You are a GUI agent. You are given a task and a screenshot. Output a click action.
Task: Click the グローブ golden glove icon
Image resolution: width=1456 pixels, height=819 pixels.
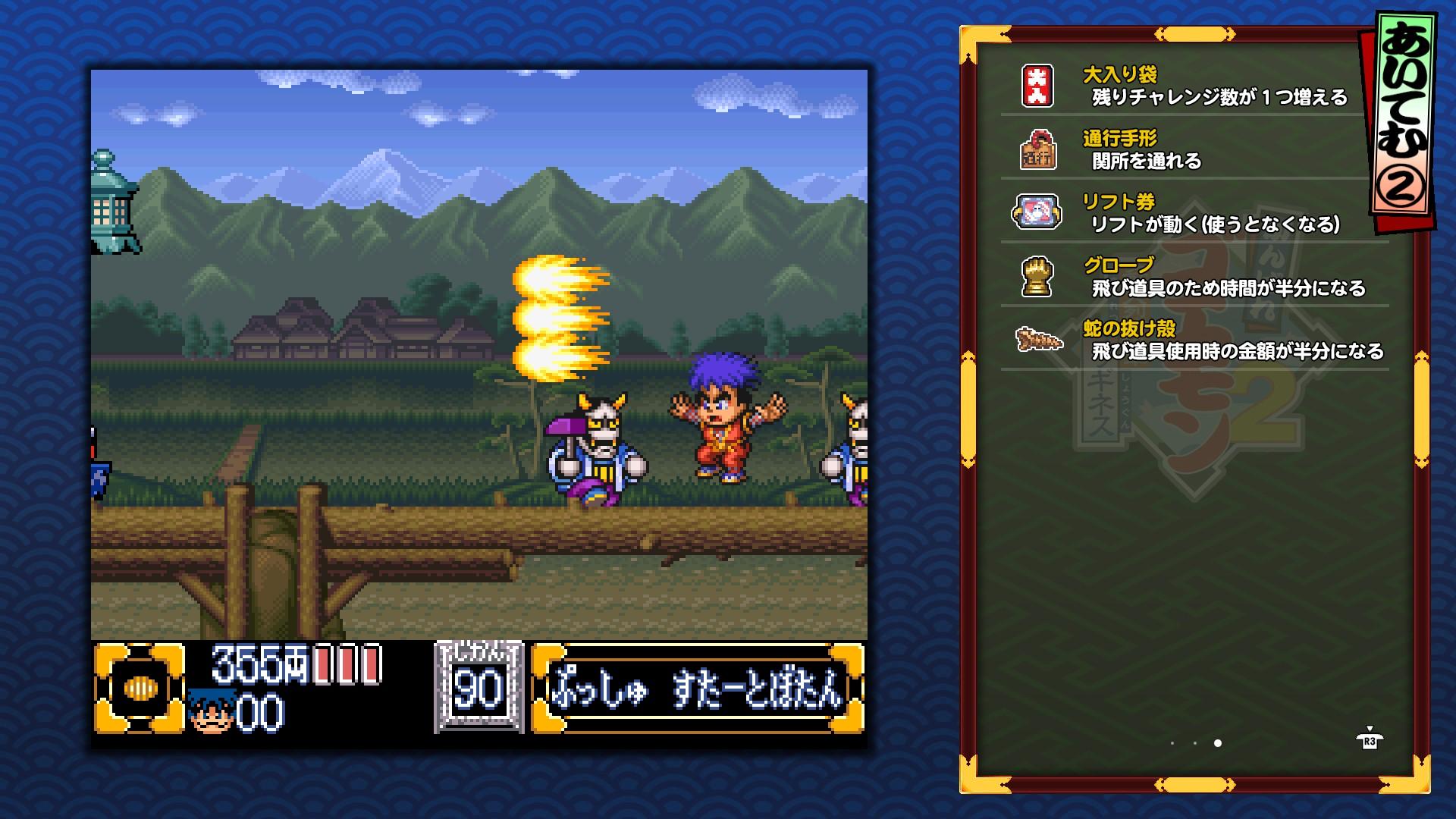pyautogui.click(x=1037, y=276)
